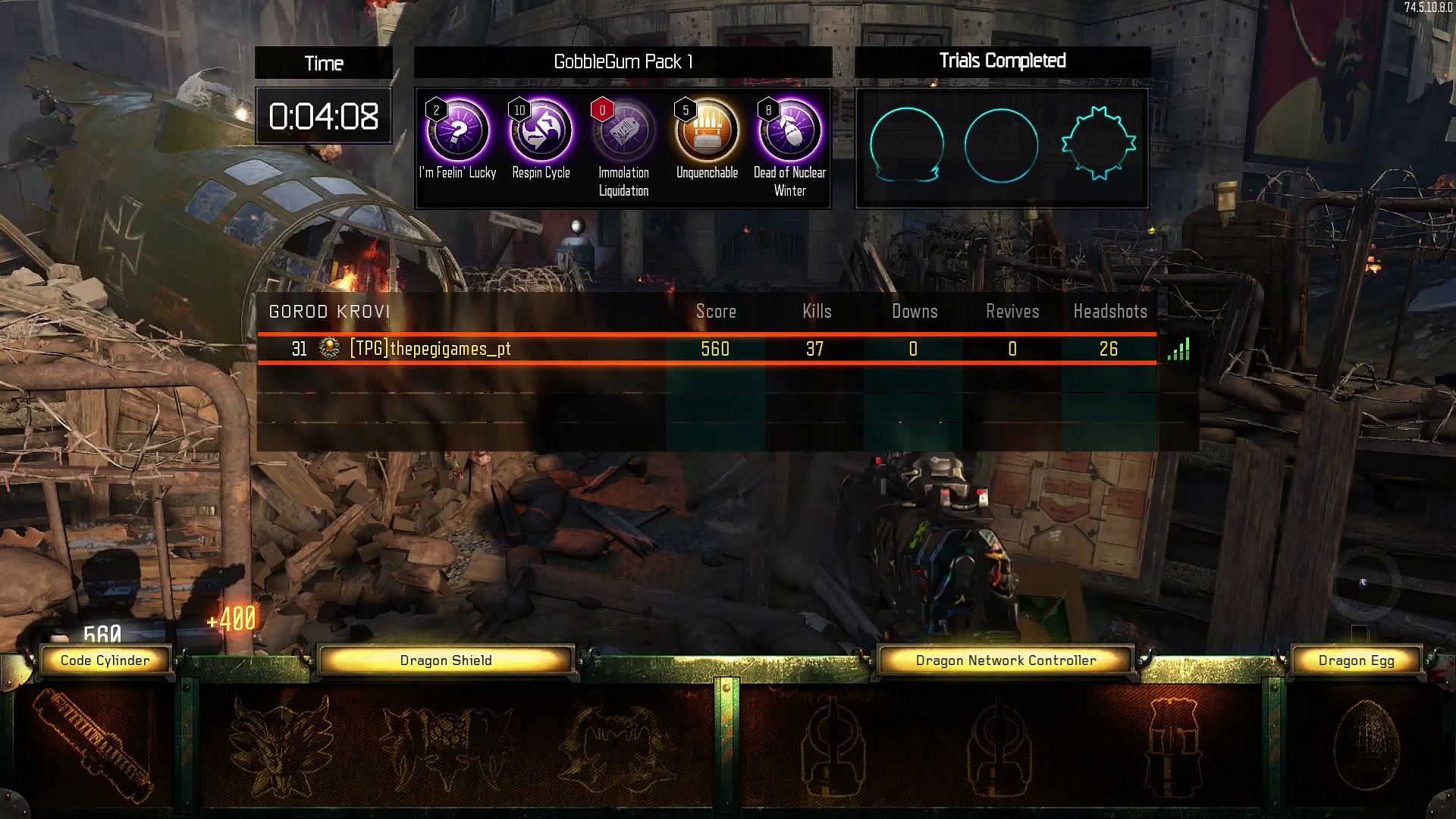
Task: Select the Dragon Network Controller label
Action: tap(1006, 661)
